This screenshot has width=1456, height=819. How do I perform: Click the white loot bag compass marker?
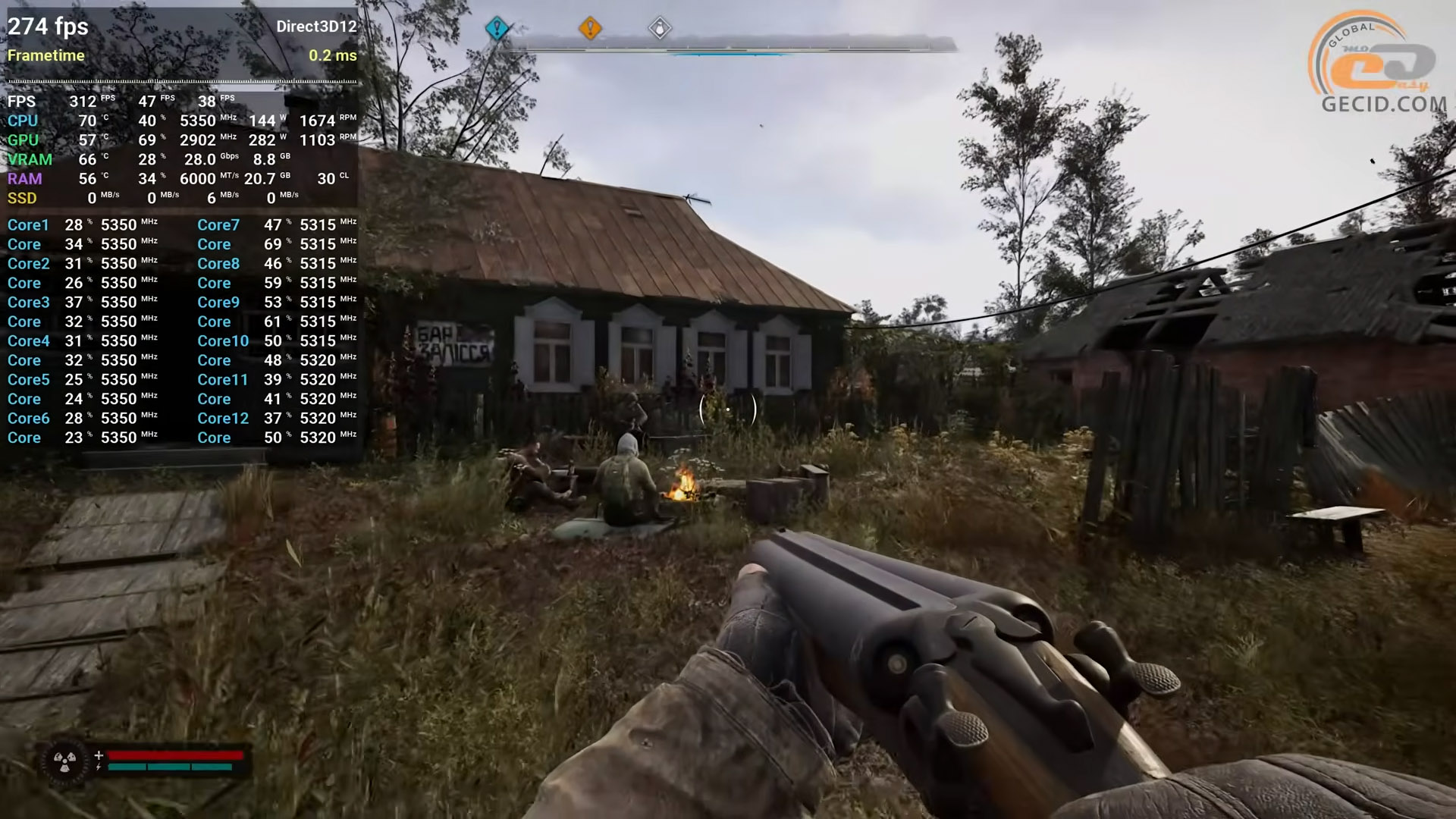coord(660,29)
